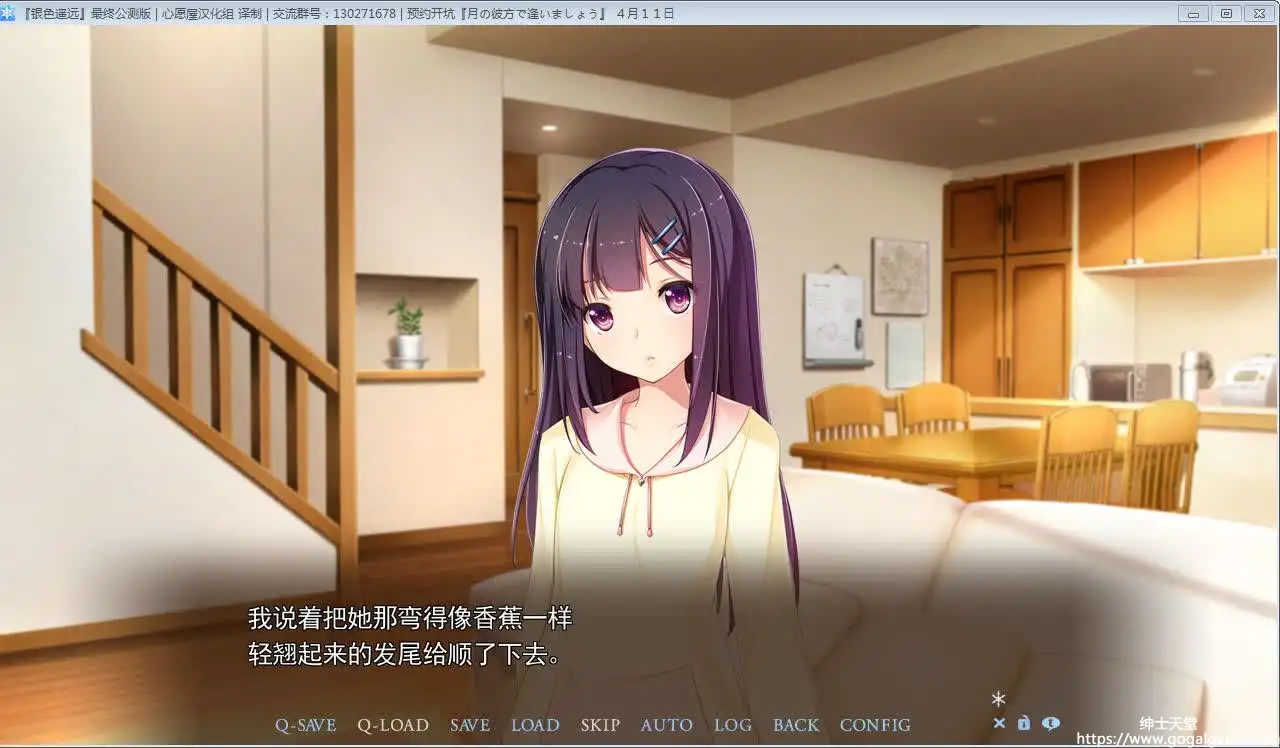This screenshot has width=1280, height=748.
Task: Click the speech bubble voice icon
Action: pos(1051,723)
